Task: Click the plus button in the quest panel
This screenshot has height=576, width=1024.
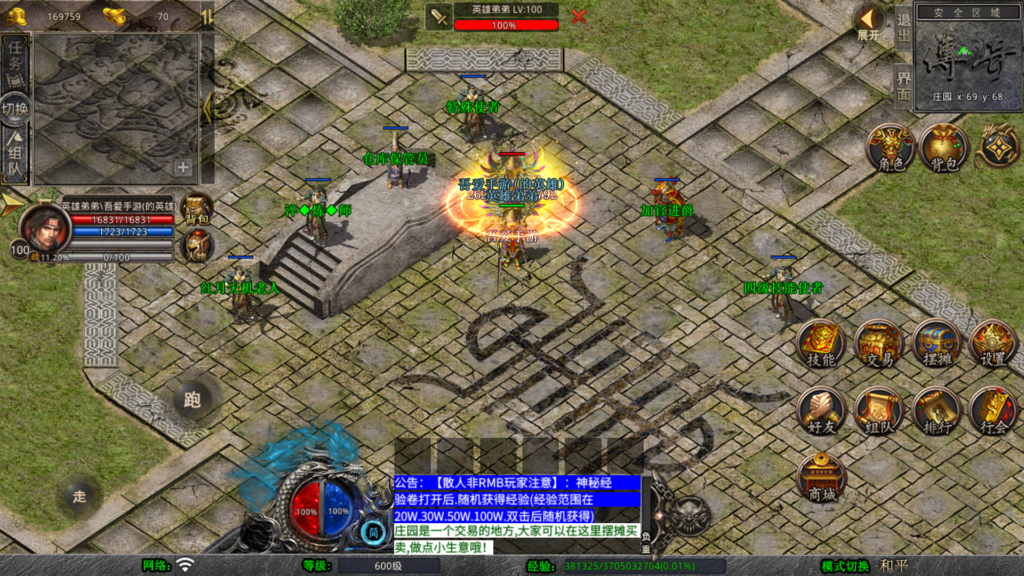Action: pyautogui.click(x=183, y=167)
